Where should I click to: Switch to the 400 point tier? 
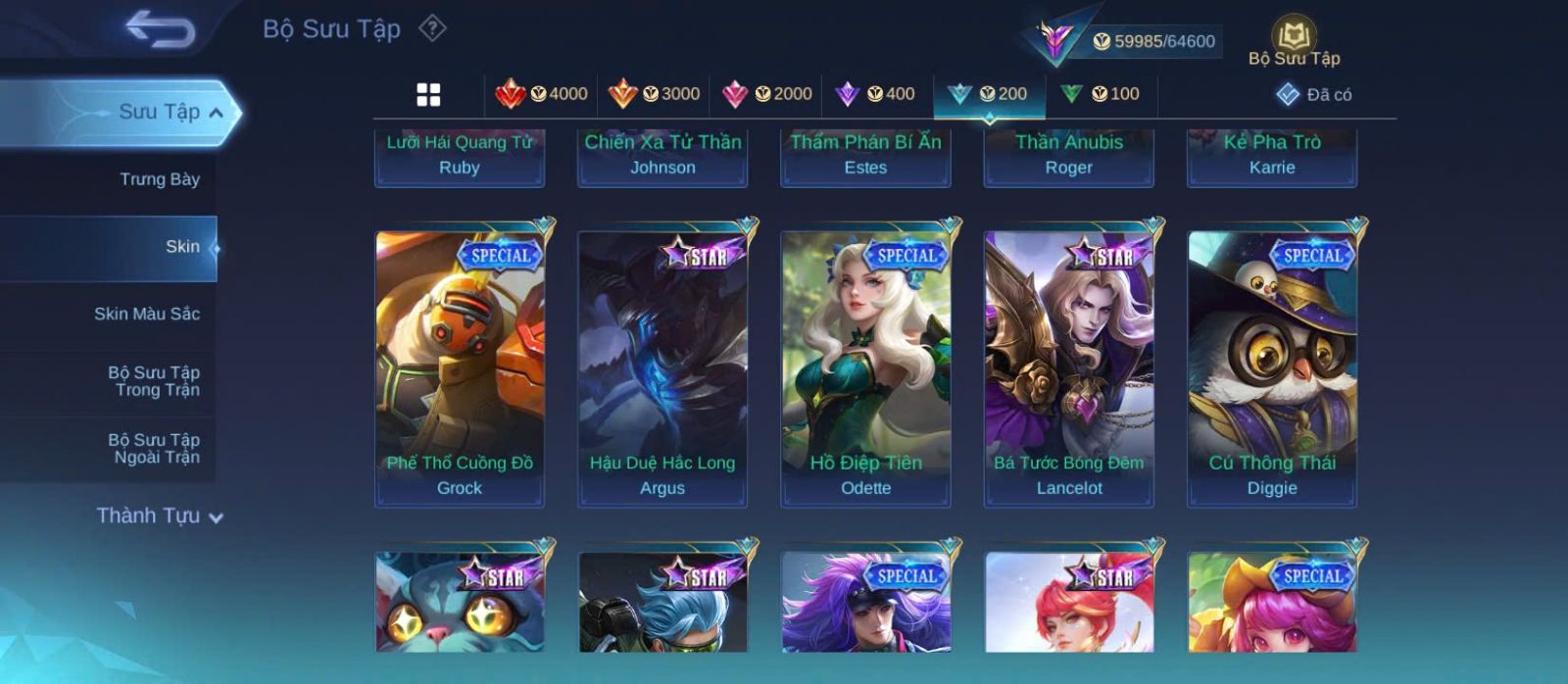875,94
